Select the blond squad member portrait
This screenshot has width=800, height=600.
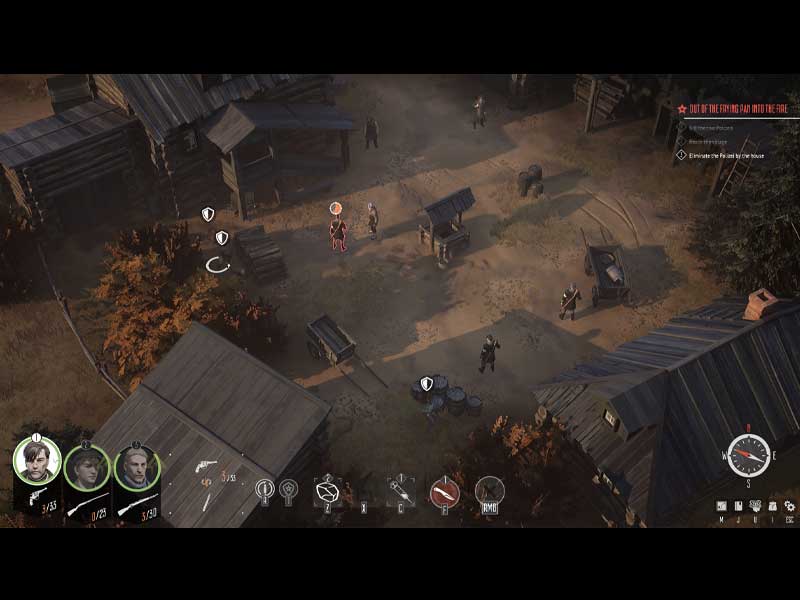pyautogui.click(x=137, y=467)
